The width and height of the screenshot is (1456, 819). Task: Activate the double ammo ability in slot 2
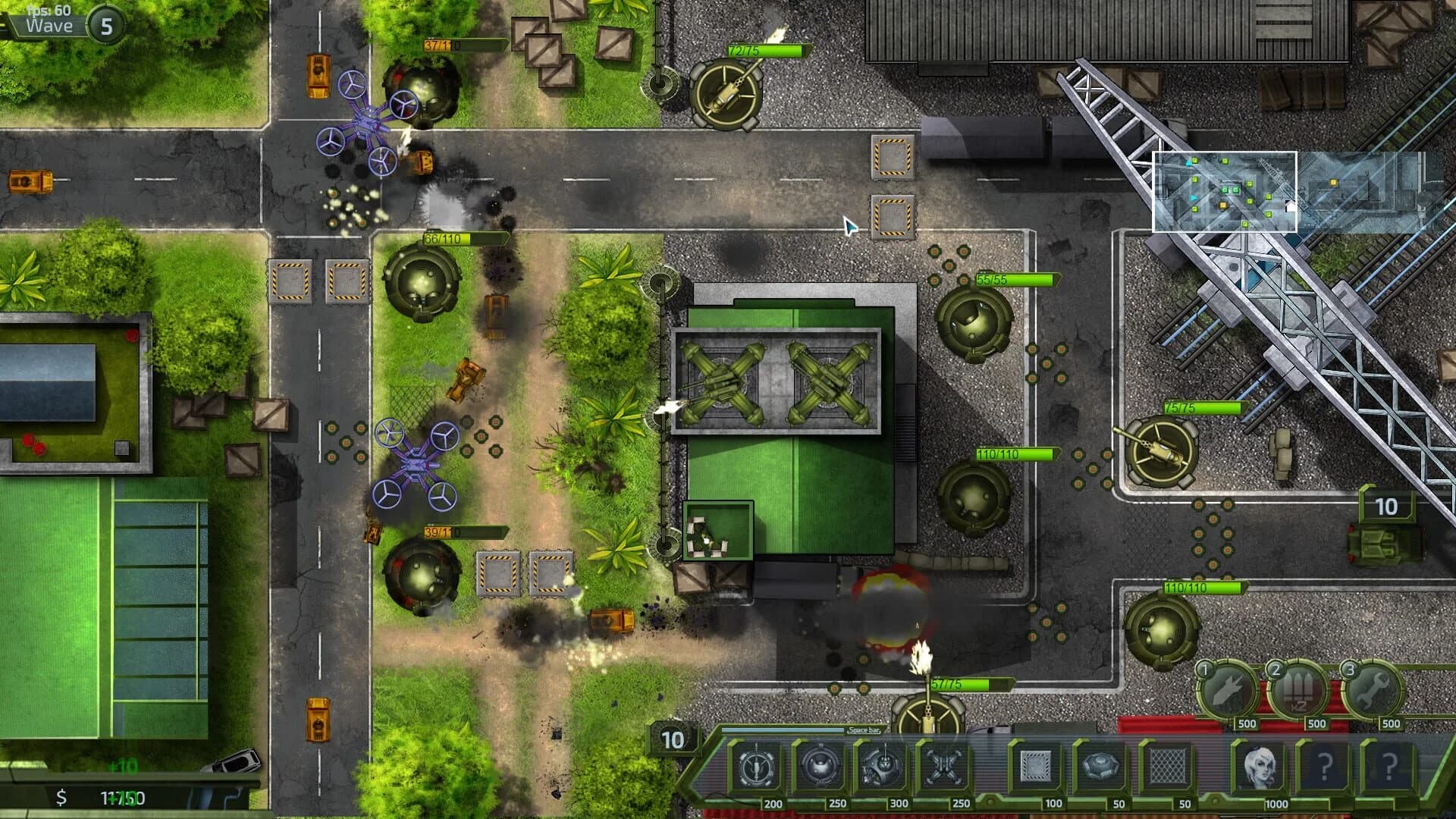pos(1297,688)
